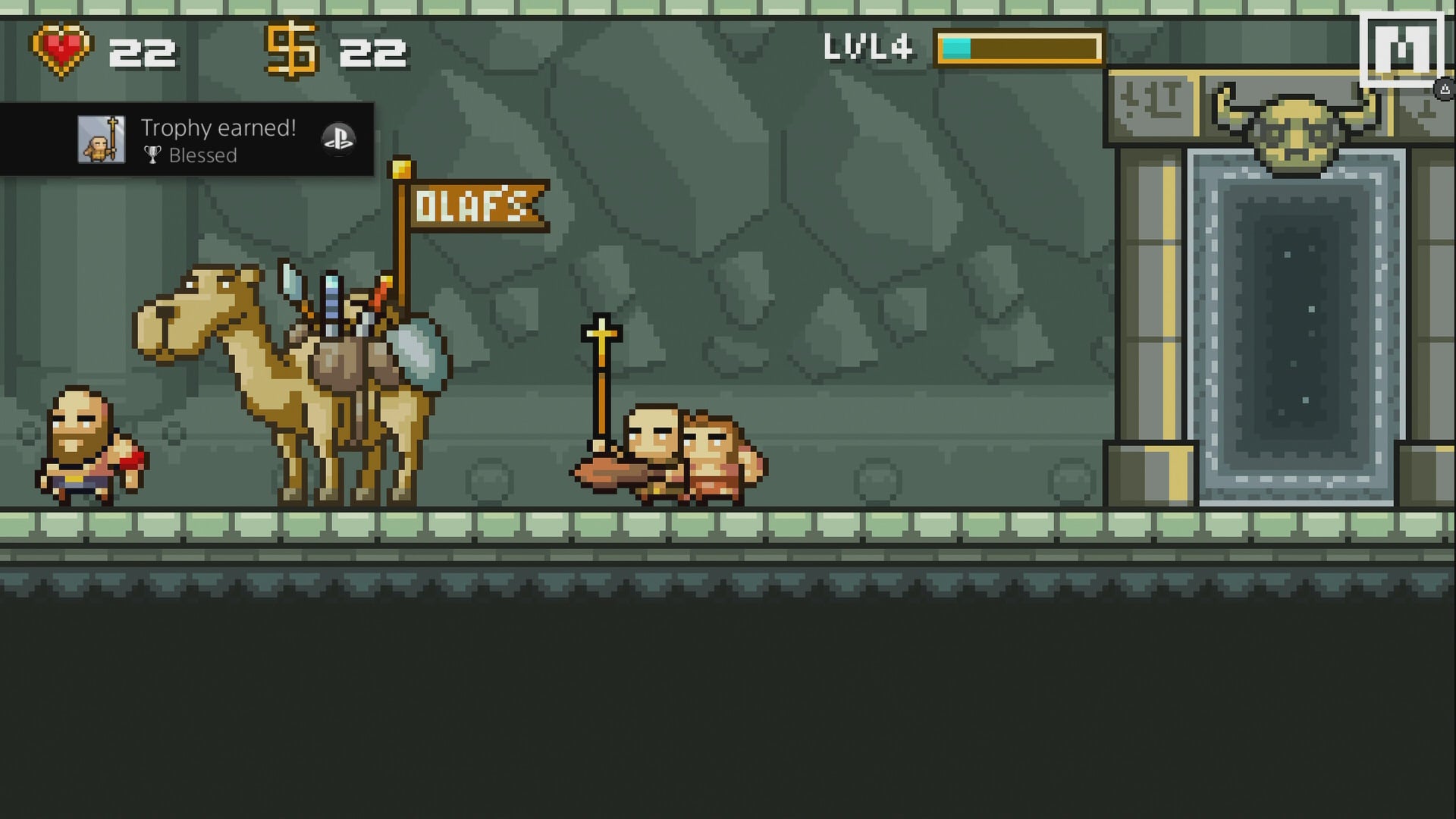The width and height of the screenshot is (1456, 819).
Task: Select the cross staff held by the priest
Action: [x=600, y=356]
